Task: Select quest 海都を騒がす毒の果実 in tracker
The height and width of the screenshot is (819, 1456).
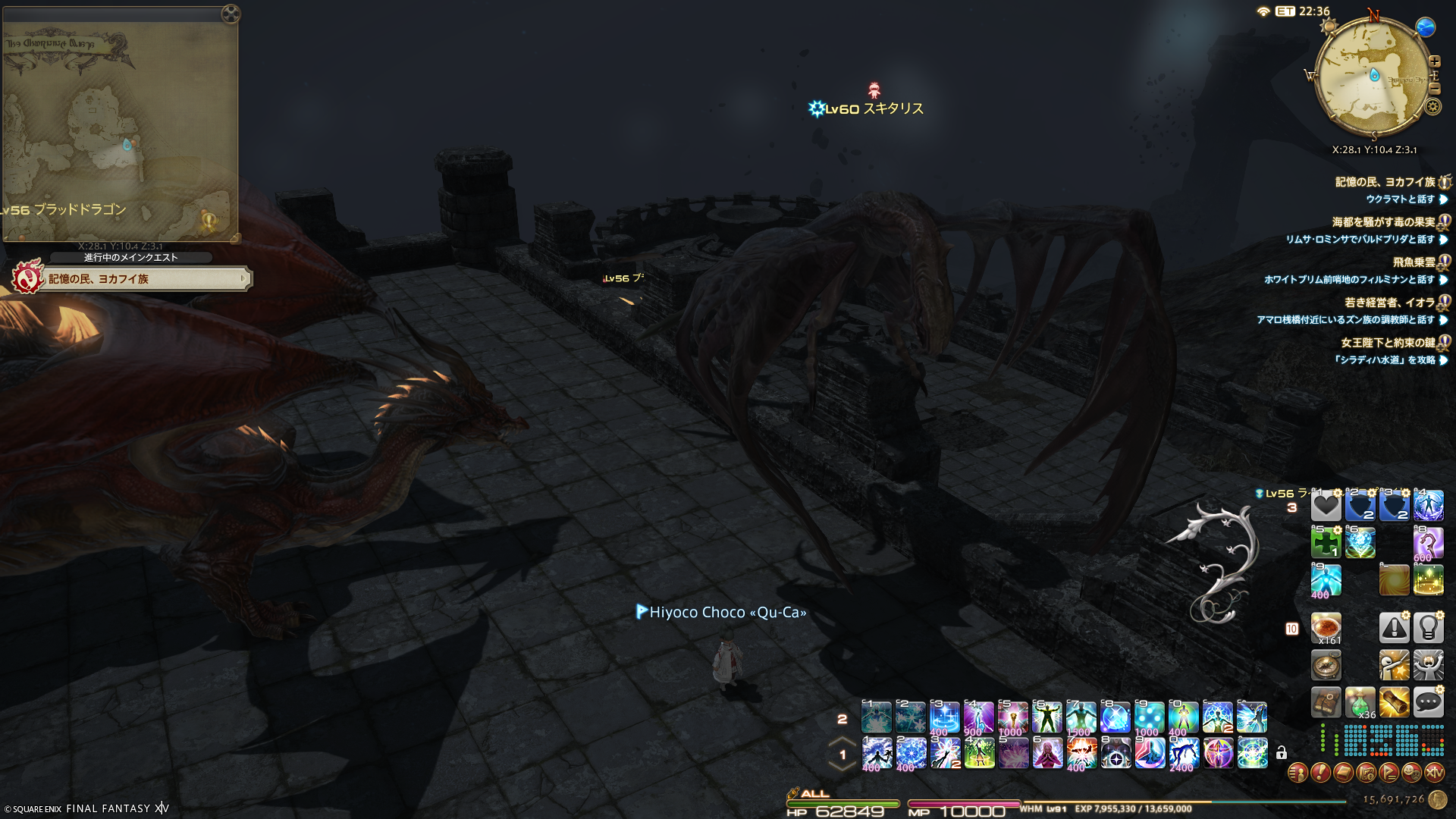Action: (1383, 222)
